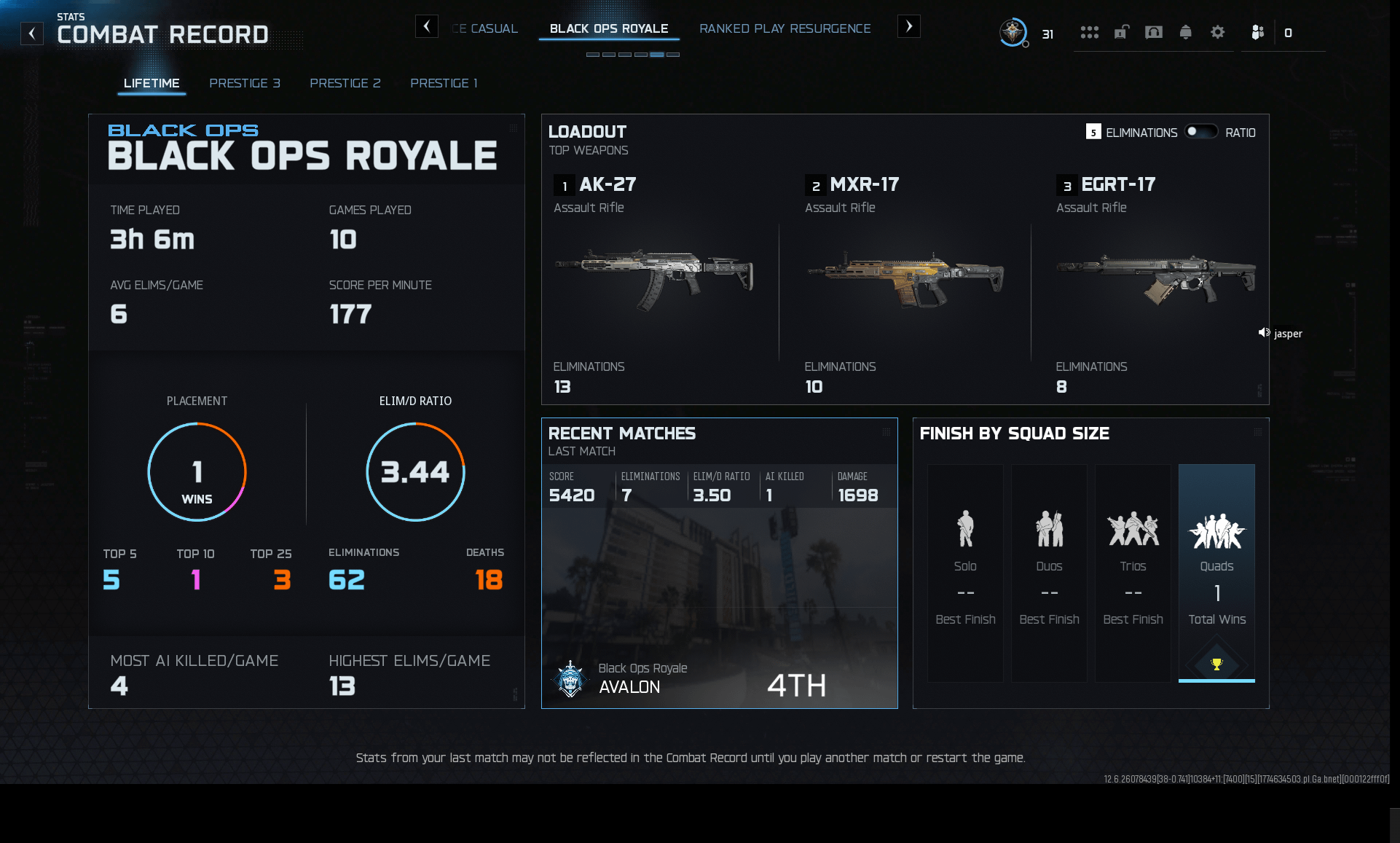This screenshot has height=843, width=1400.
Task: Open settings gear
Action: [1218, 33]
